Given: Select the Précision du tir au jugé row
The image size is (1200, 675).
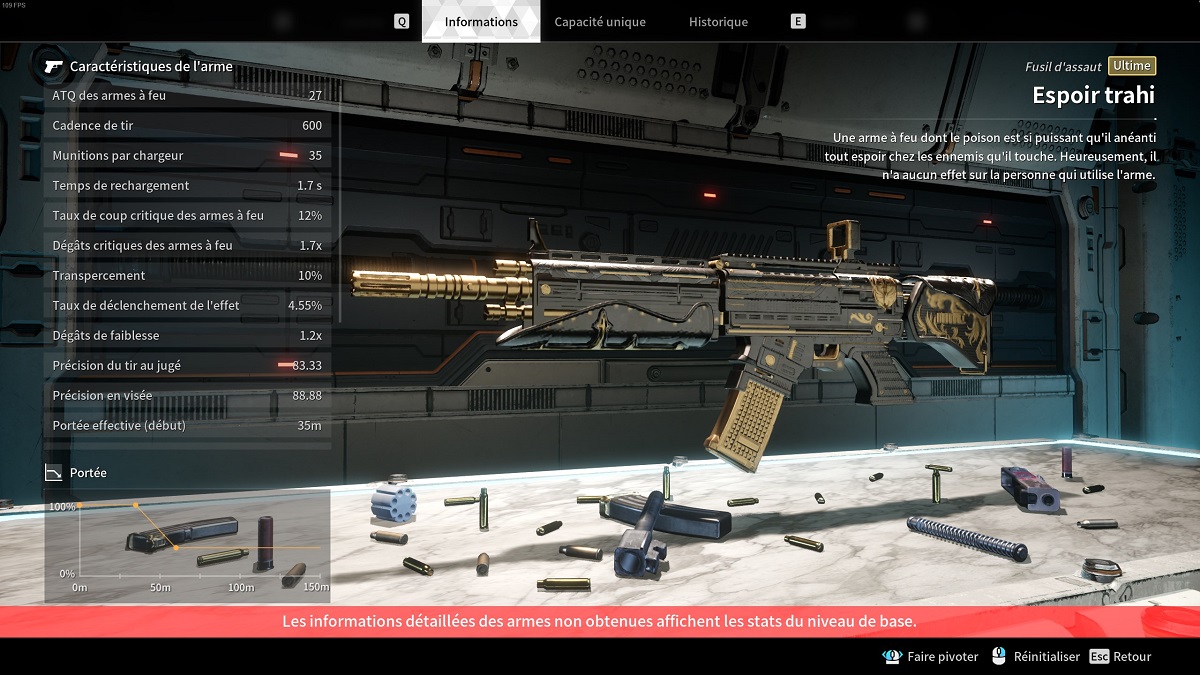Looking at the screenshot, I should 187,365.
